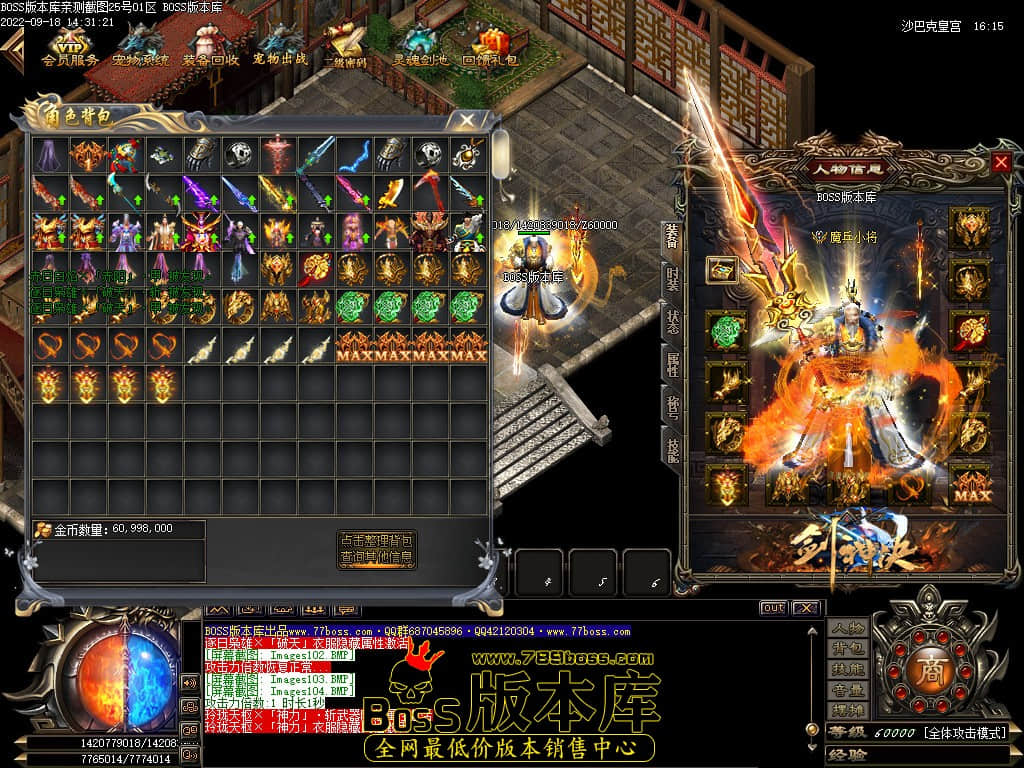Viewport: 1024px width, 768px height.
Task: Switch to the 时装 fashion tab
Action: [x=672, y=279]
